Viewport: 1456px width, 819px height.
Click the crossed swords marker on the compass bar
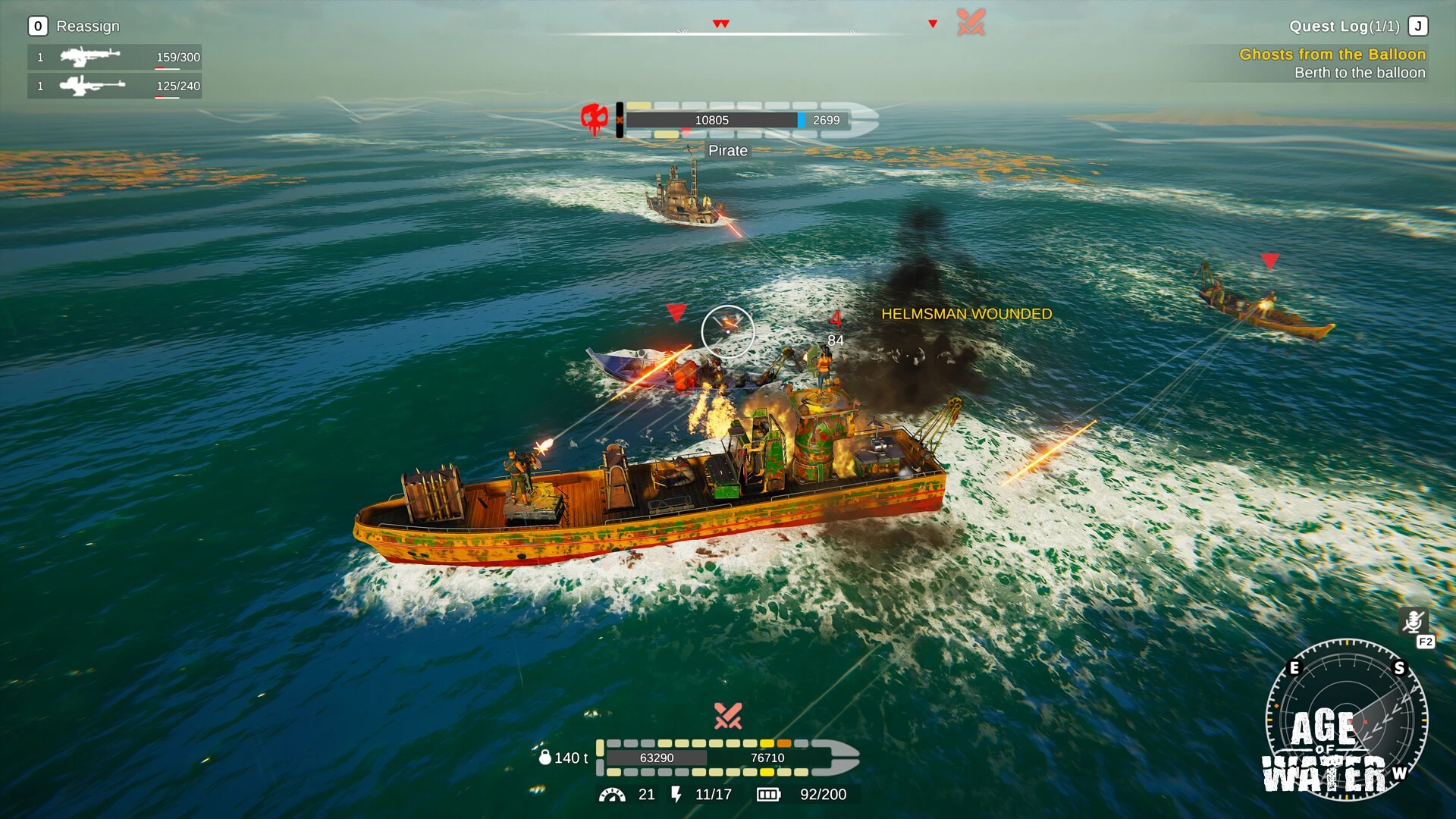click(x=971, y=22)
